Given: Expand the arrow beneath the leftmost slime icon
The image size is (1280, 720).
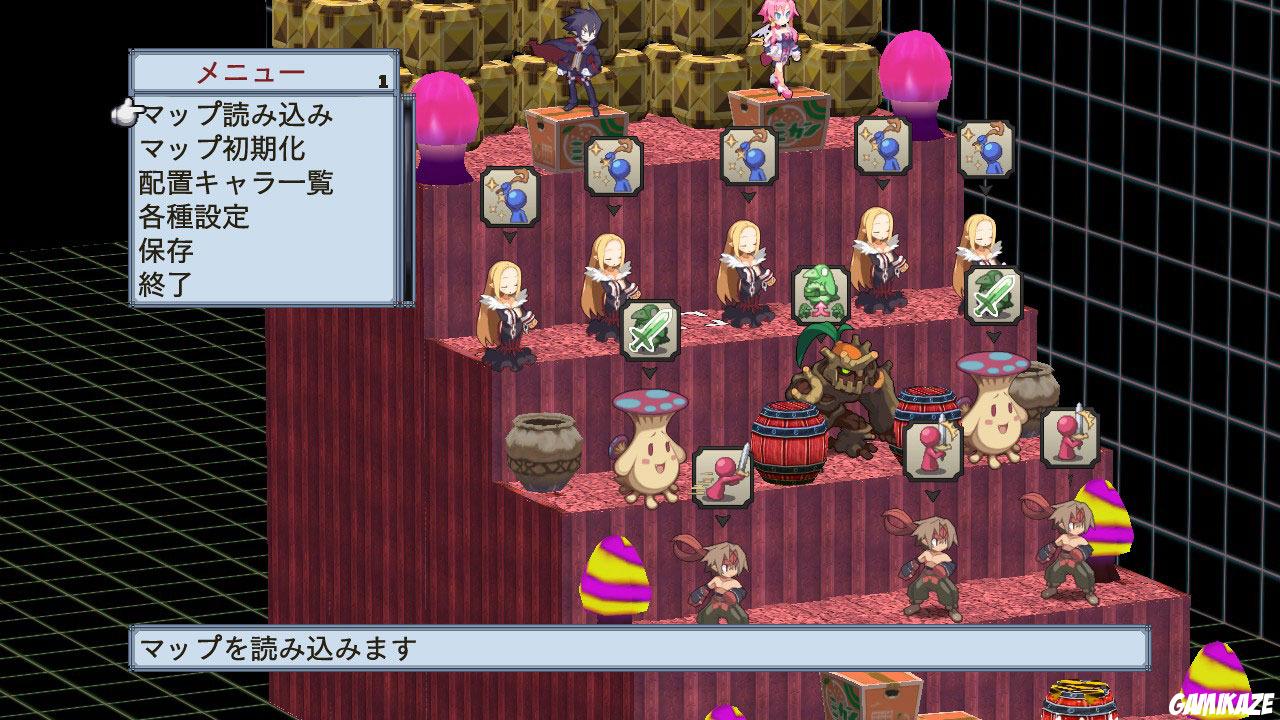Looking at the screenshot, I should point(510,235).
